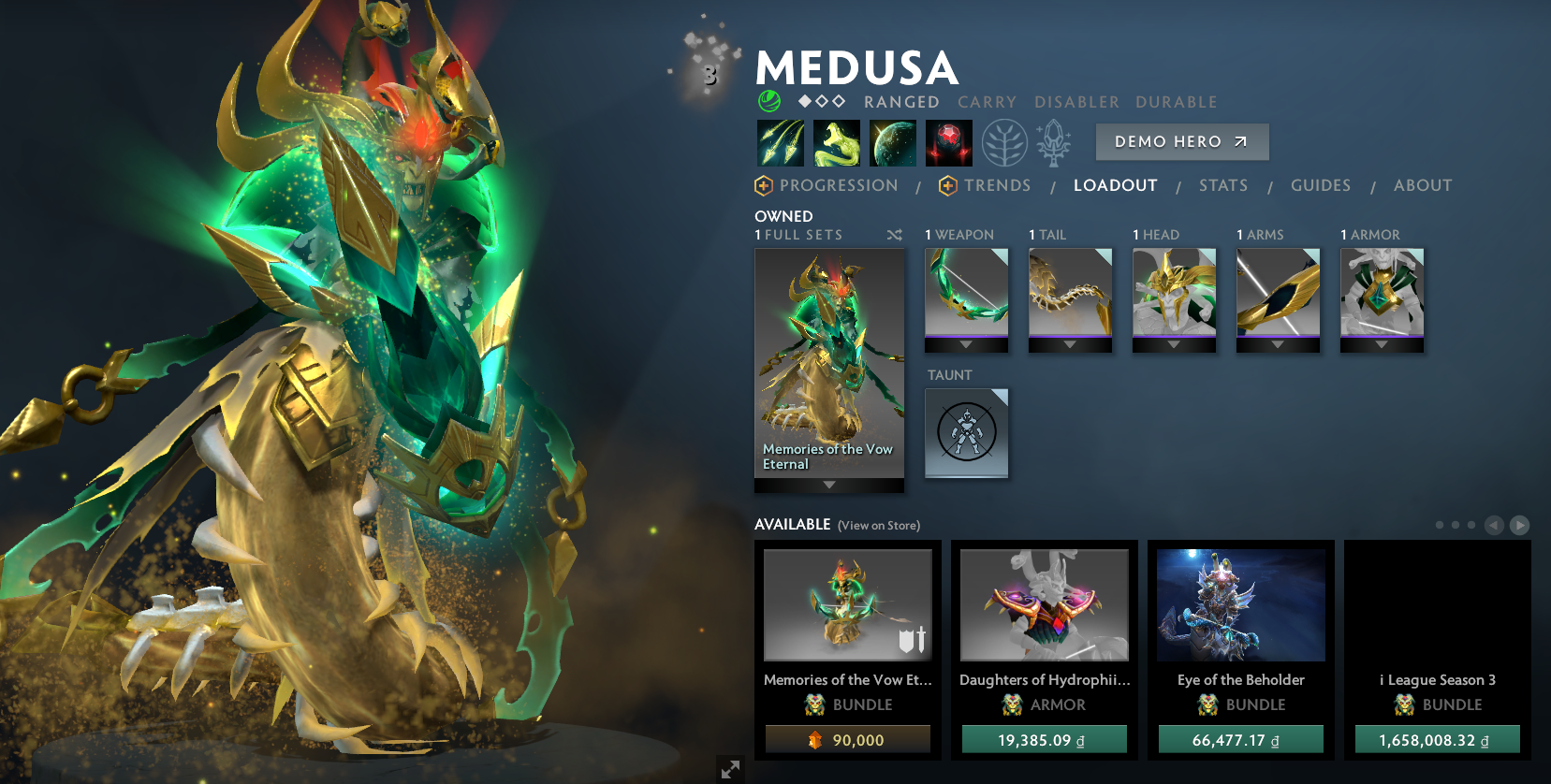The width and height of the screenshot is (1551, 784).
Task: Click the View on Store link
Action: pyautogui.click(x=878, y=526)
